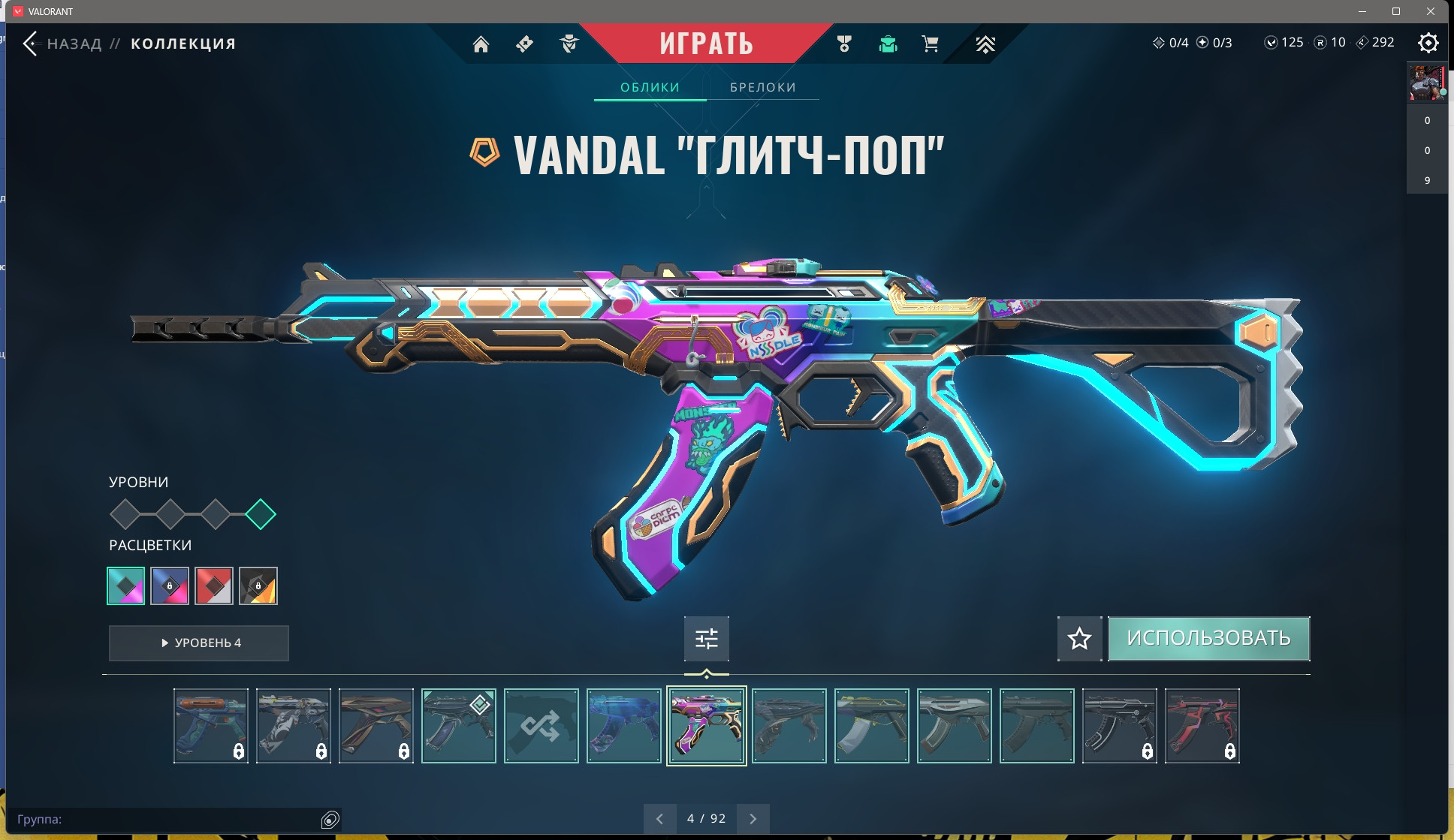Pick the locked black-gold color variant
This screenshot has height=840, width=1454.
[x=258, y=586]
